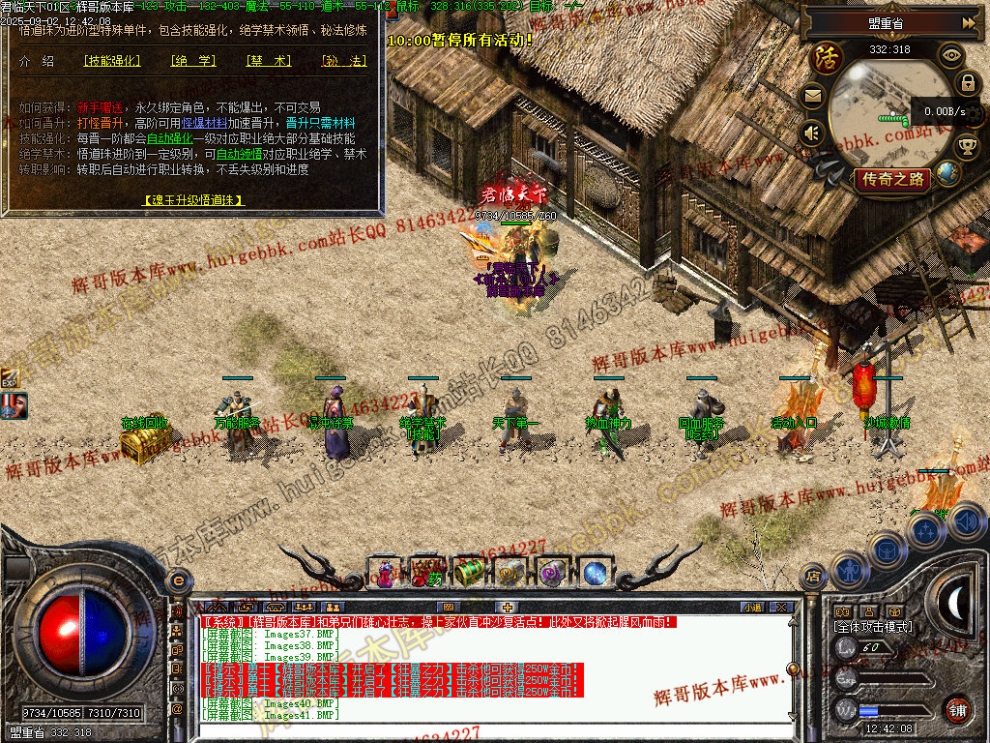Choose the 秘法 section link
Screen dimensions: 990x743
point(344,61)
